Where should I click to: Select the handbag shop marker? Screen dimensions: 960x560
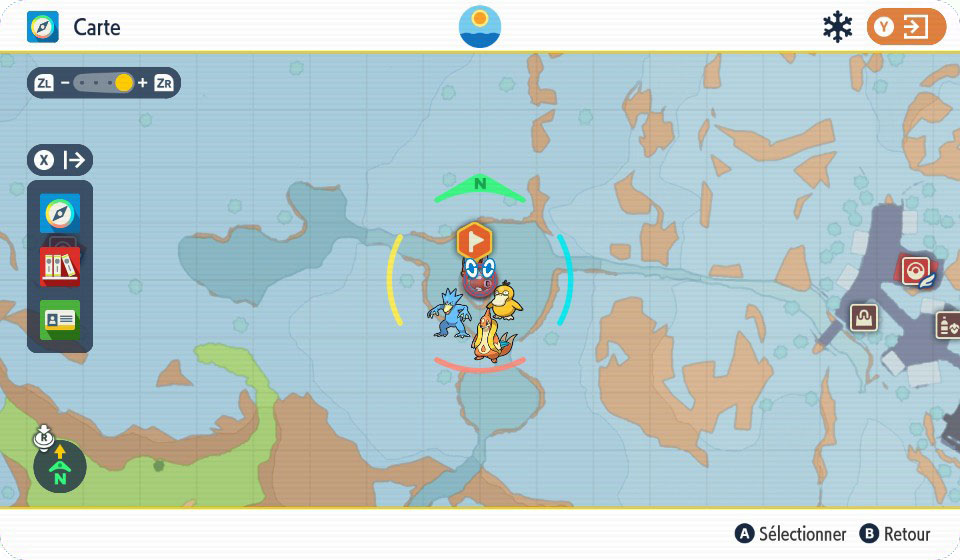point(864,317)
